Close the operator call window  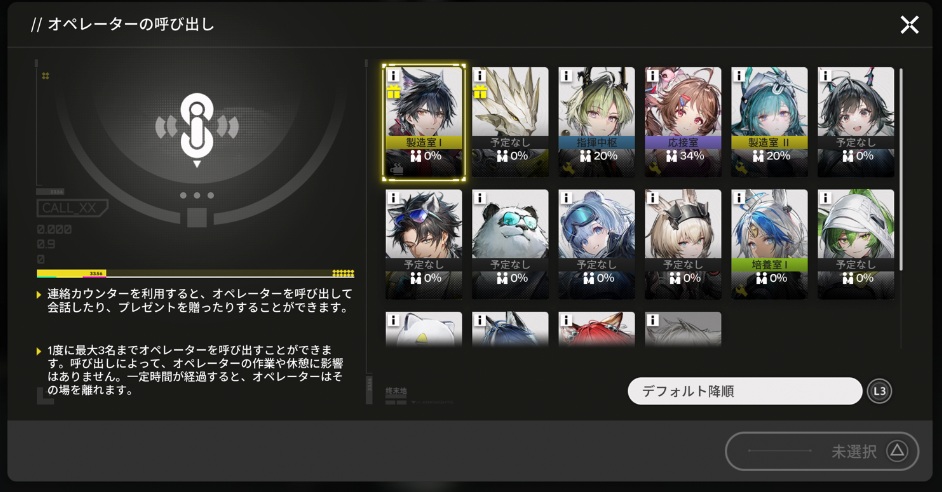click(x=909, y=25)
